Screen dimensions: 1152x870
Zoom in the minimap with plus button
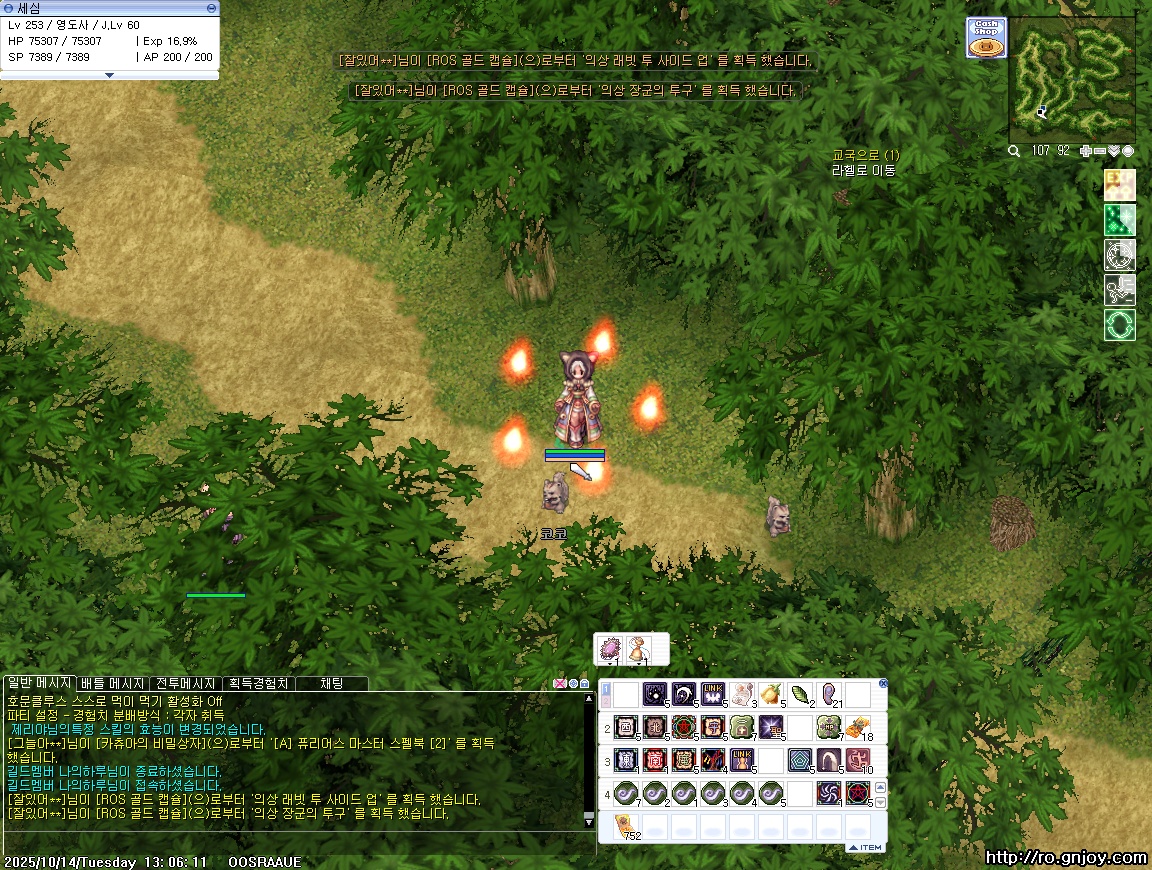point(1087,151)
